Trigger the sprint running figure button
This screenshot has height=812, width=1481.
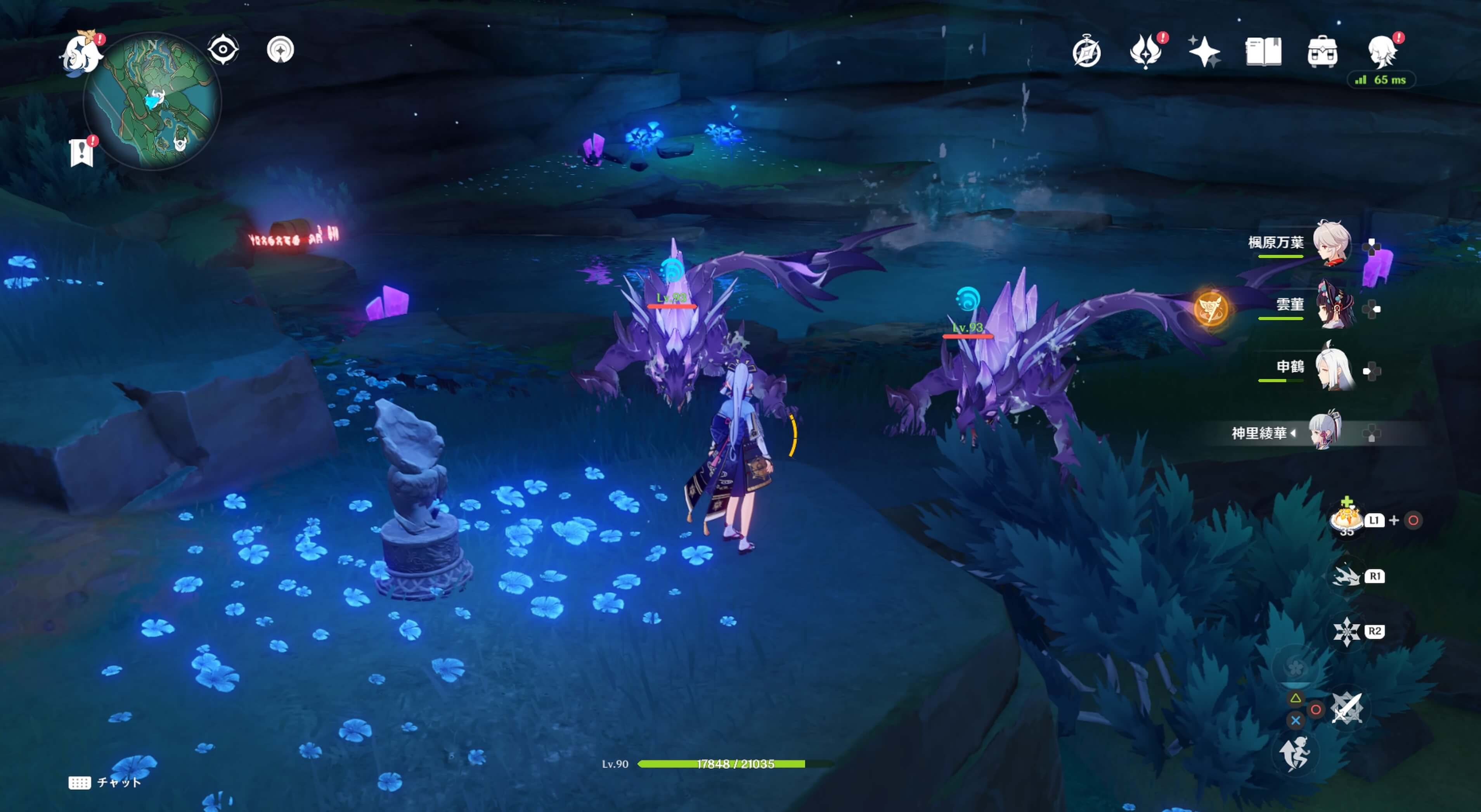pyautogui.click(x=1295, y=753)
